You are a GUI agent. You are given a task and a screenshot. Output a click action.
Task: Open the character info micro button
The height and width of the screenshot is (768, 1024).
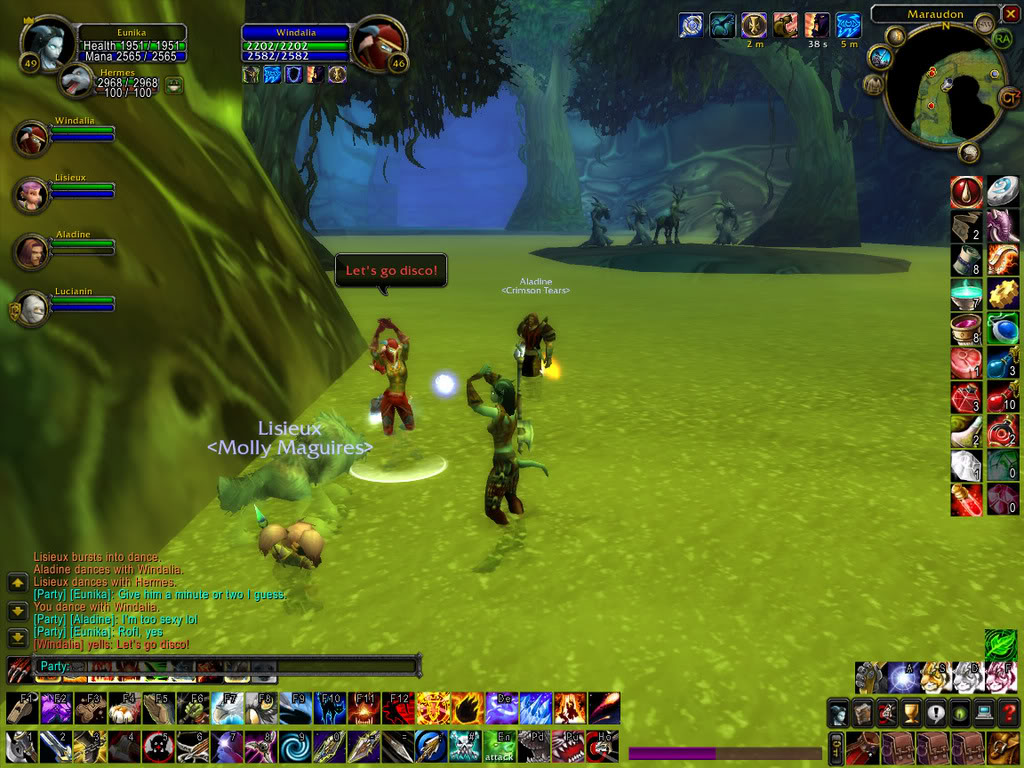point(839,713)
